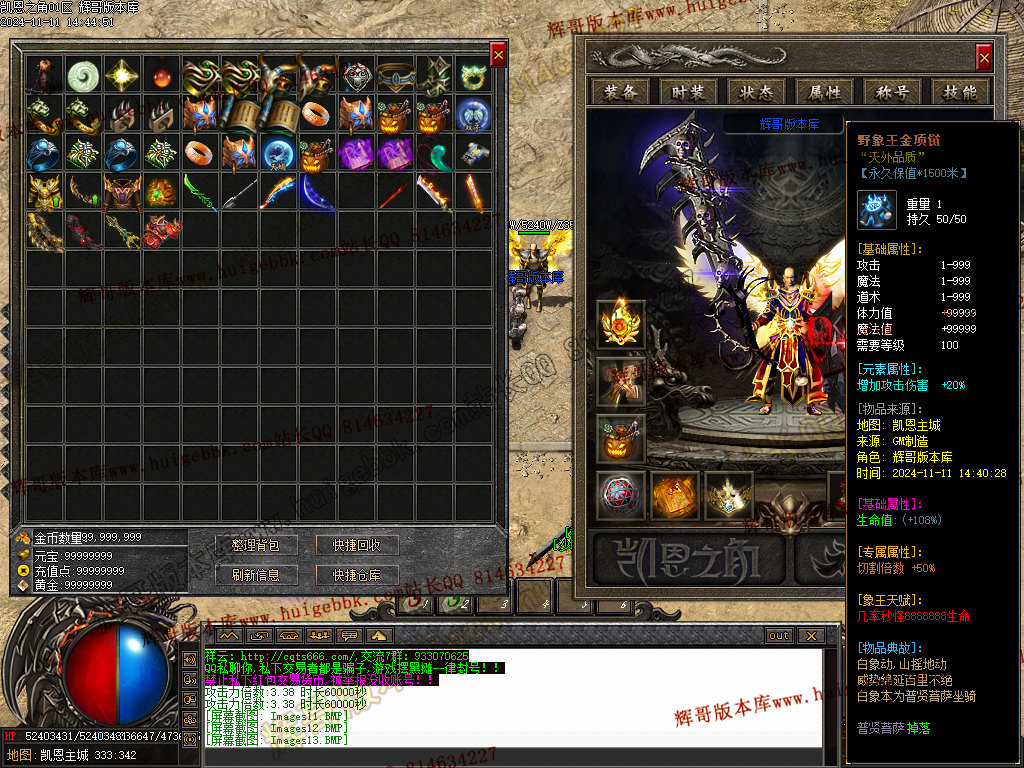
Task: Switch to the 装备 equipment tab
Action: click(x=620, y=93)
